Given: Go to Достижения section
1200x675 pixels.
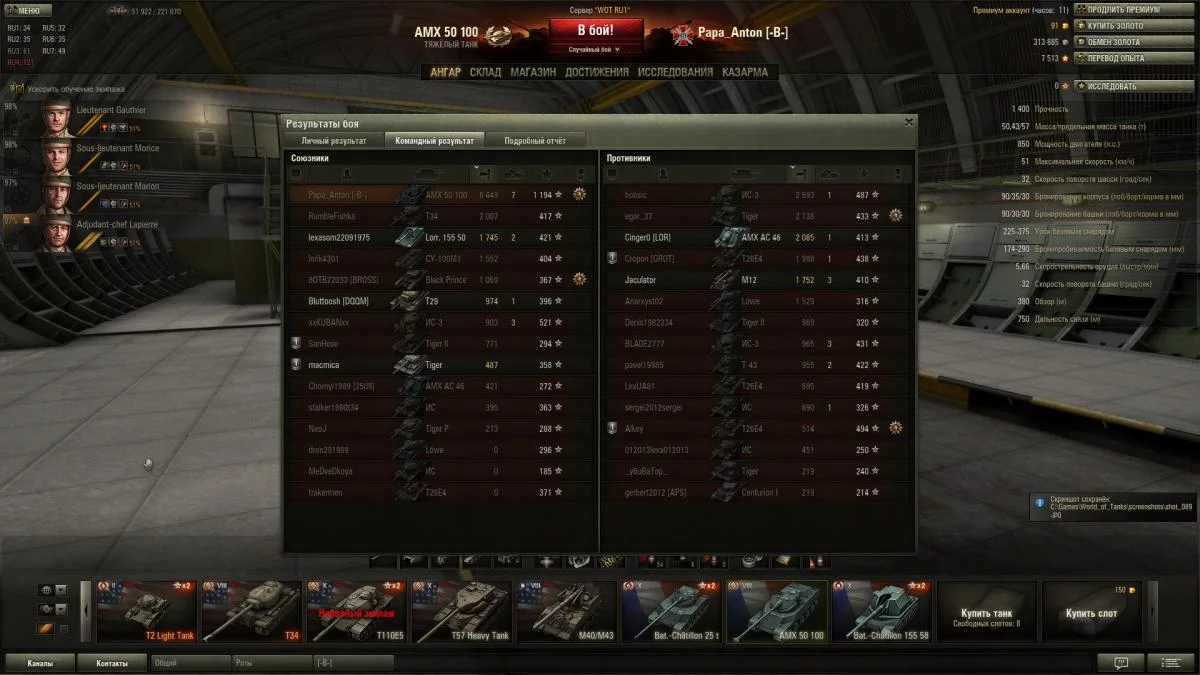Looking at the screenshot, I should click(x=596, y=72).
